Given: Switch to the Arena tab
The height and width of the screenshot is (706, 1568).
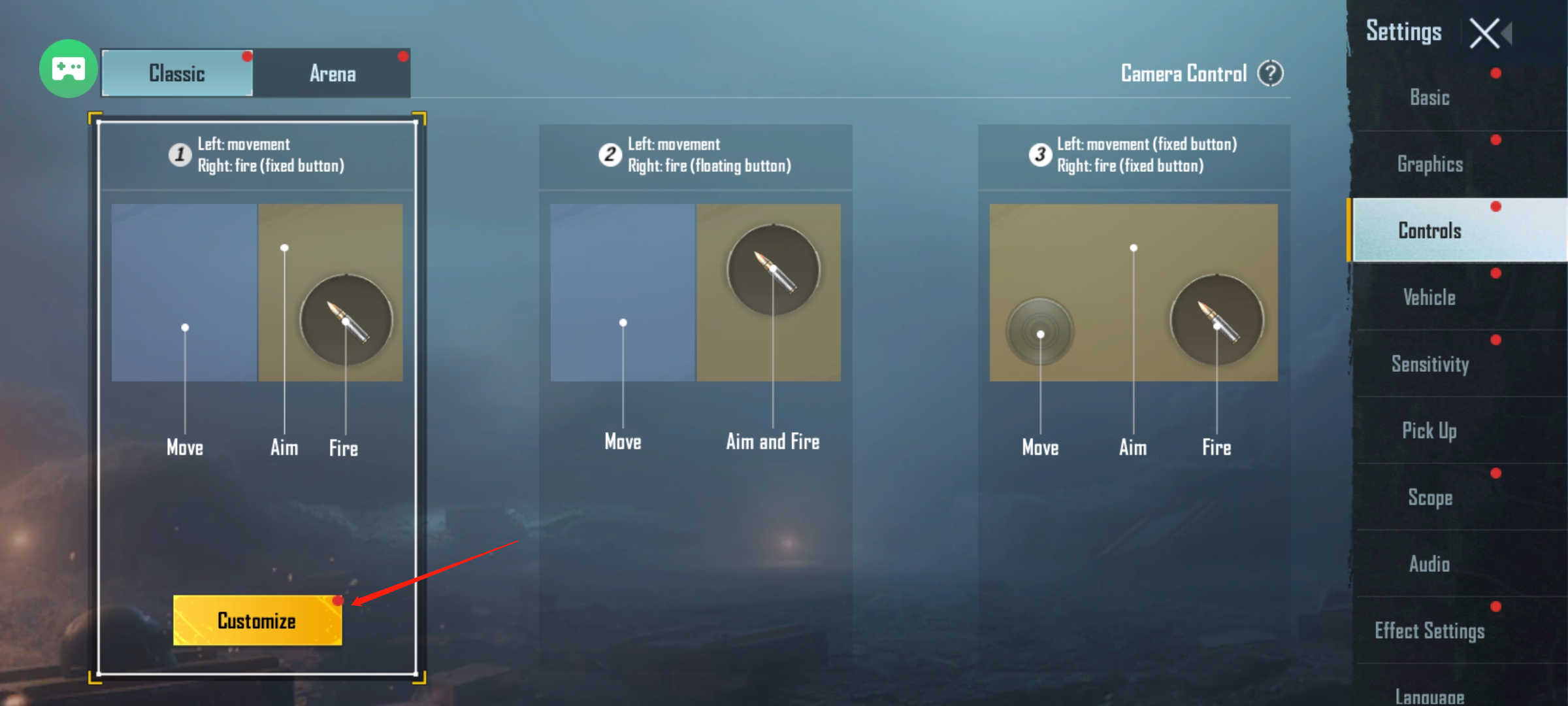Looking at the screenshot, I should (x=333, y=73).
